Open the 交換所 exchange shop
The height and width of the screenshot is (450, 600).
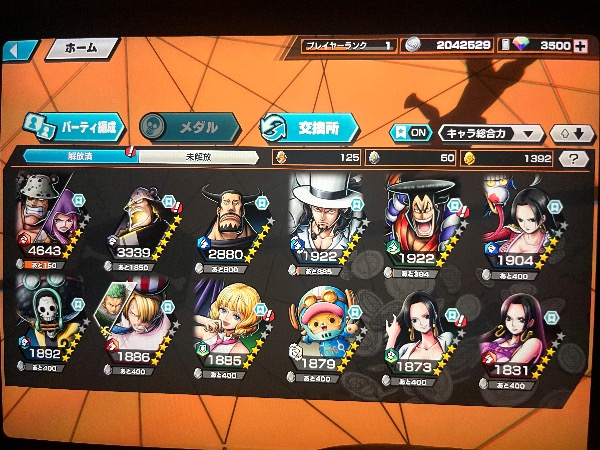(x=306, y=128)
